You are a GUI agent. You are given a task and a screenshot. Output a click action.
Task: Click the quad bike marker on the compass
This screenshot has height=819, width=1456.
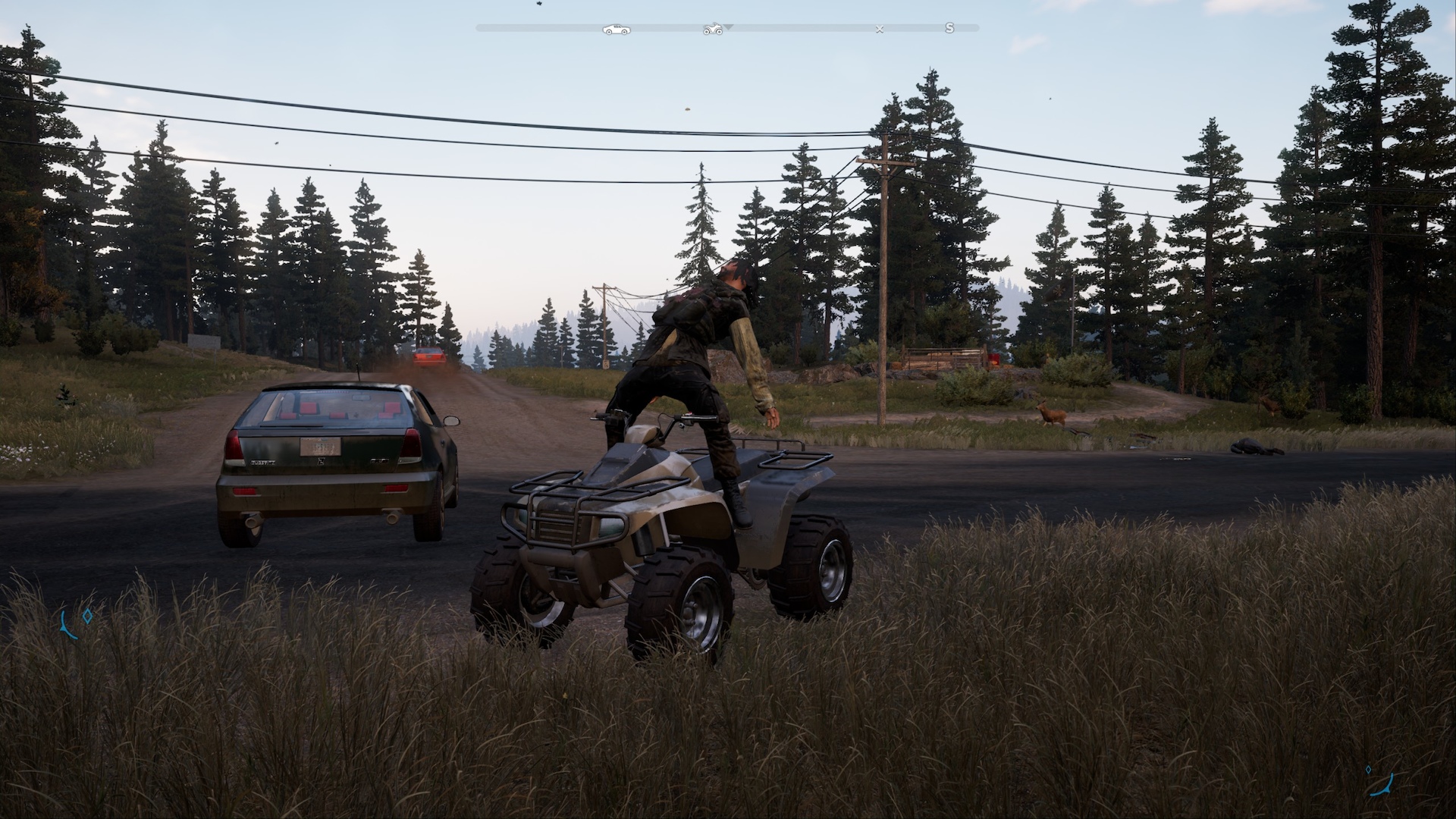[x=712, y=29]
